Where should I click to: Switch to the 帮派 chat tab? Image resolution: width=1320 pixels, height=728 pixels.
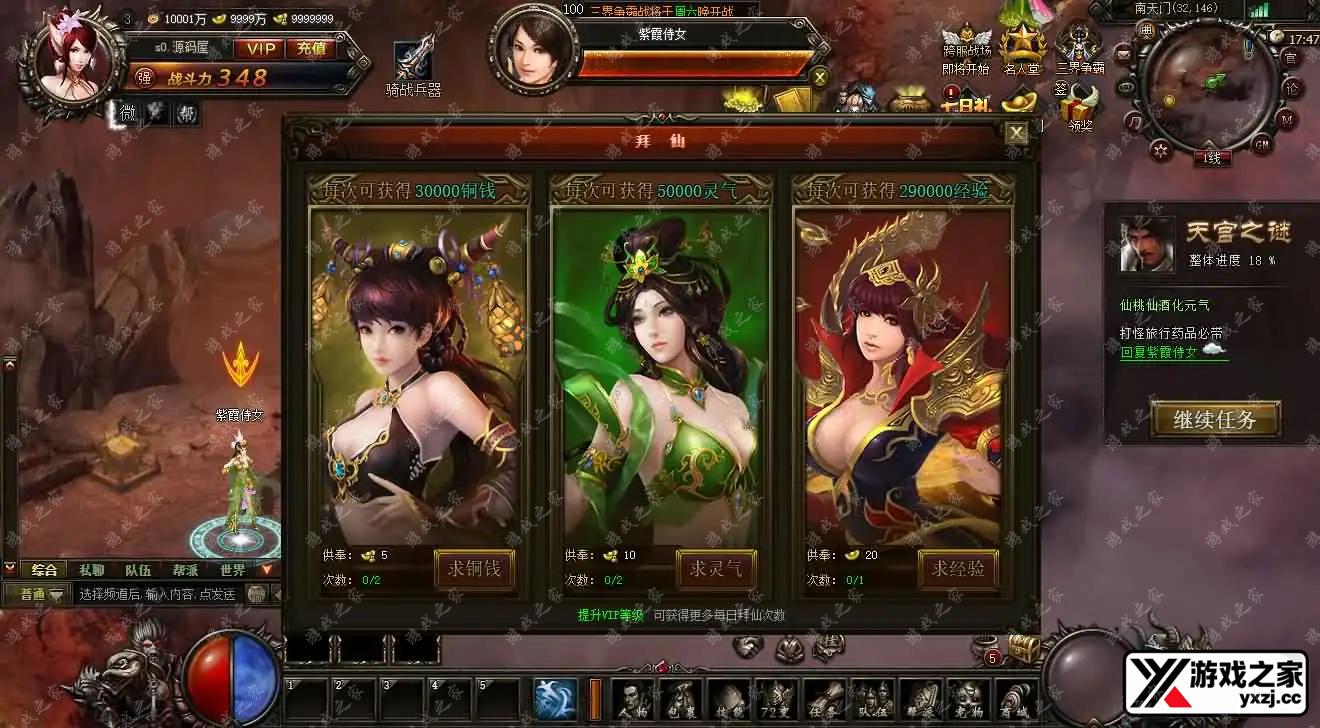click(184, 570)
